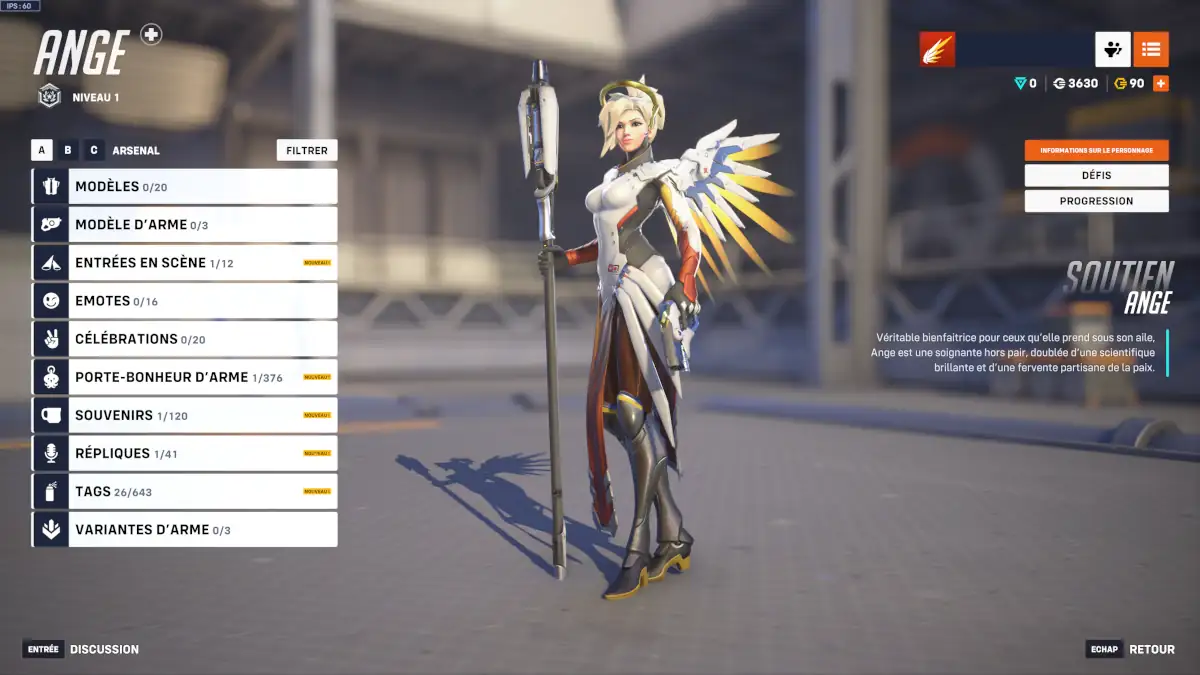
Task: Click the Filtrer button
Action: [x=307, y=150]
